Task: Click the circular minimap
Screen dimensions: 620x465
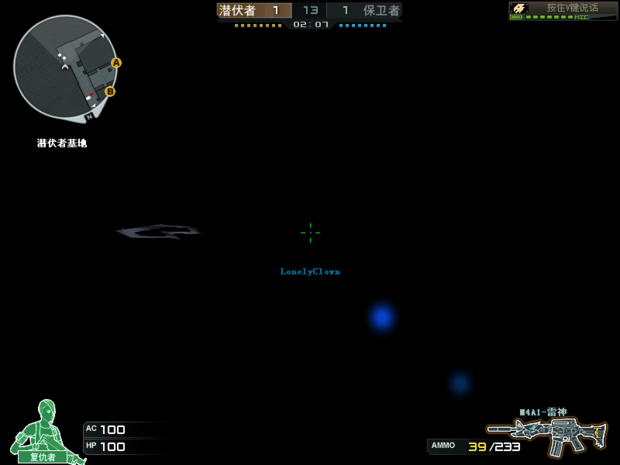Action: (x=65, y=68)
